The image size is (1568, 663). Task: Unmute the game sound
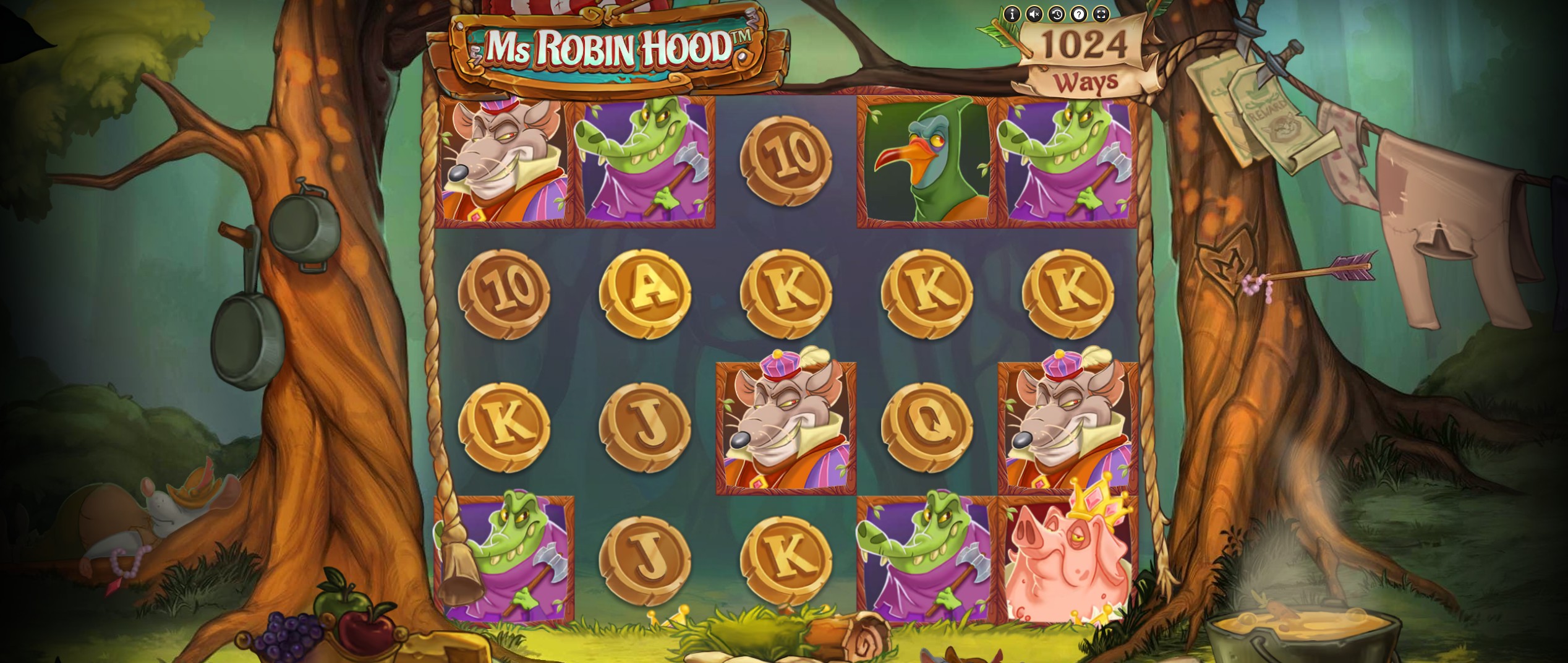pyautogui.click(x=1035, y=14)
